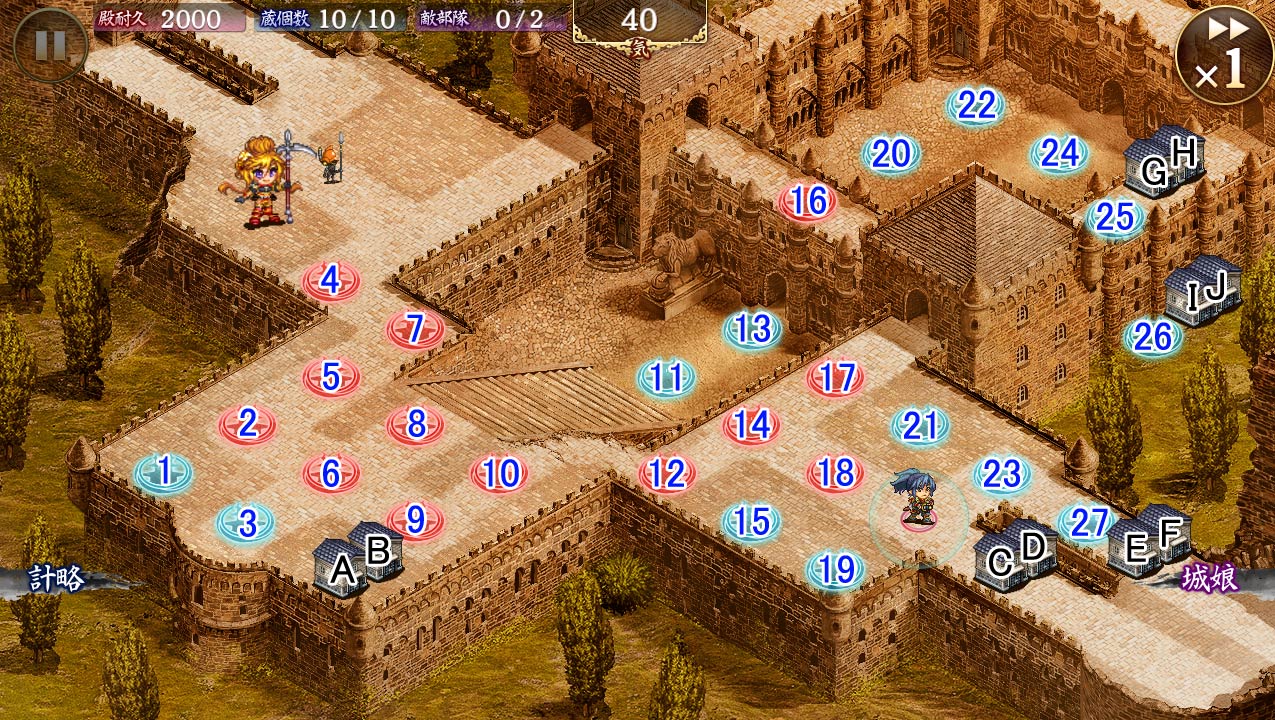
Task: Select blue deployment tile 13
Action: click(752, 329)
